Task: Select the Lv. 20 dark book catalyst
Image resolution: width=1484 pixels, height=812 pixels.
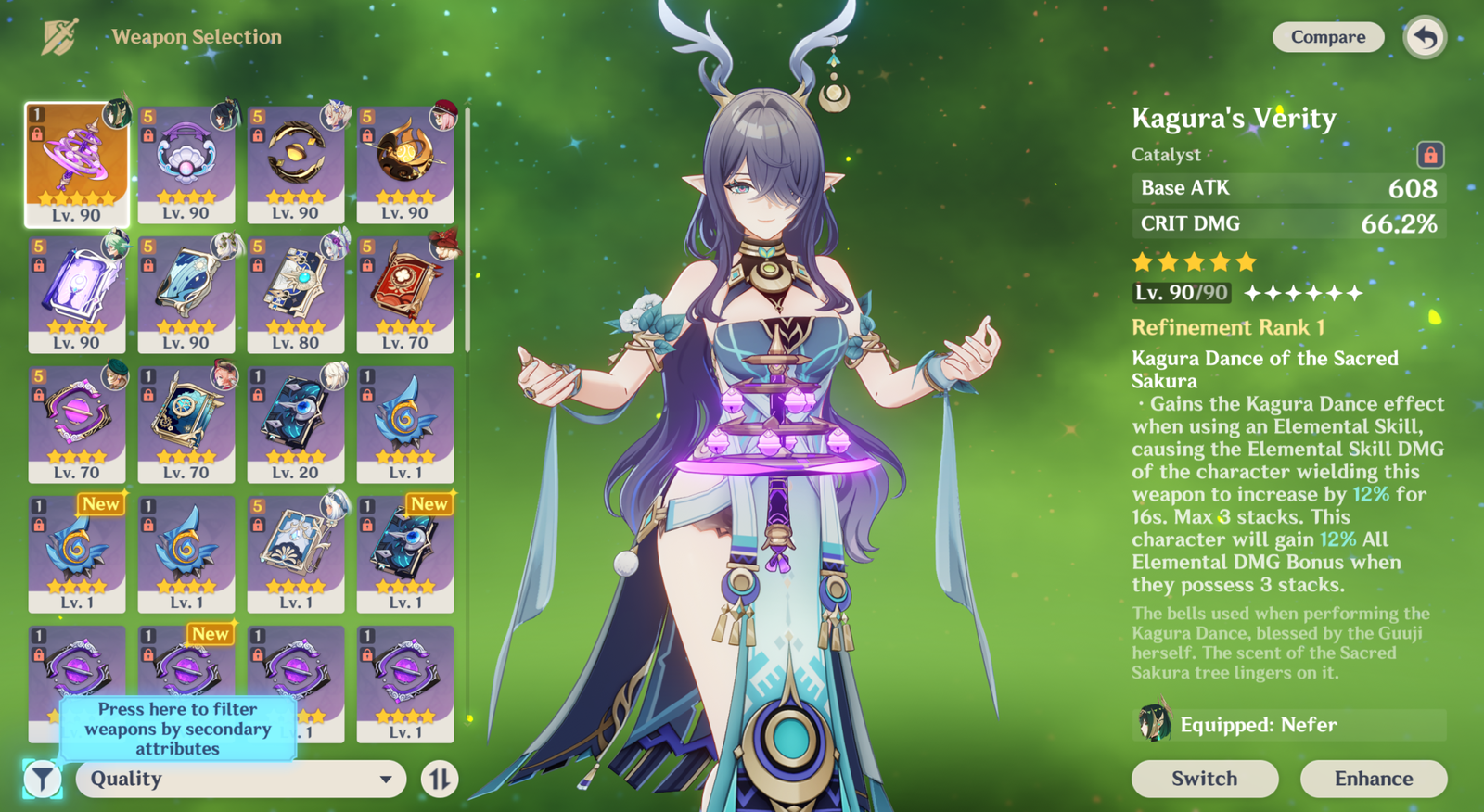Action: tap(296, 425)
